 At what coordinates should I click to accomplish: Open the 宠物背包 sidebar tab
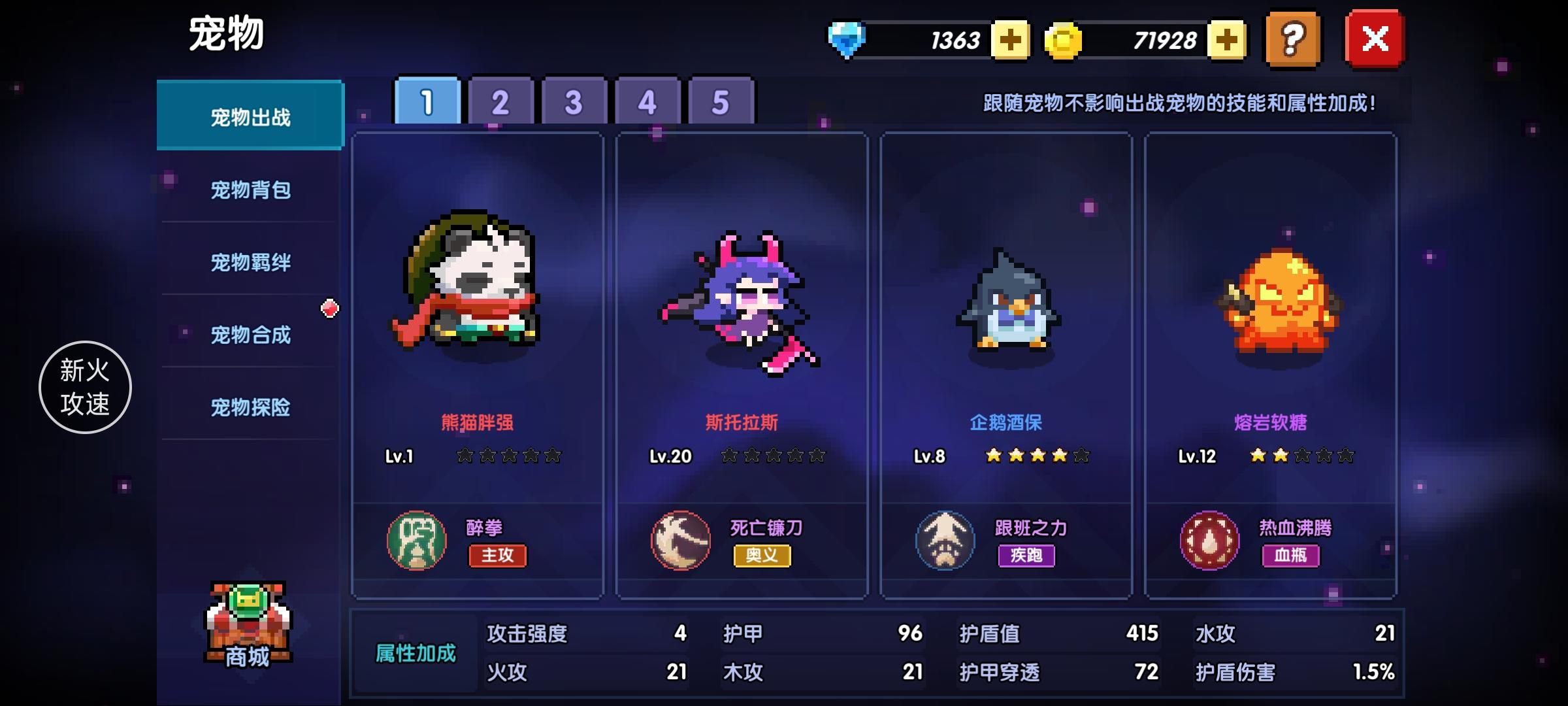point(250,190)
